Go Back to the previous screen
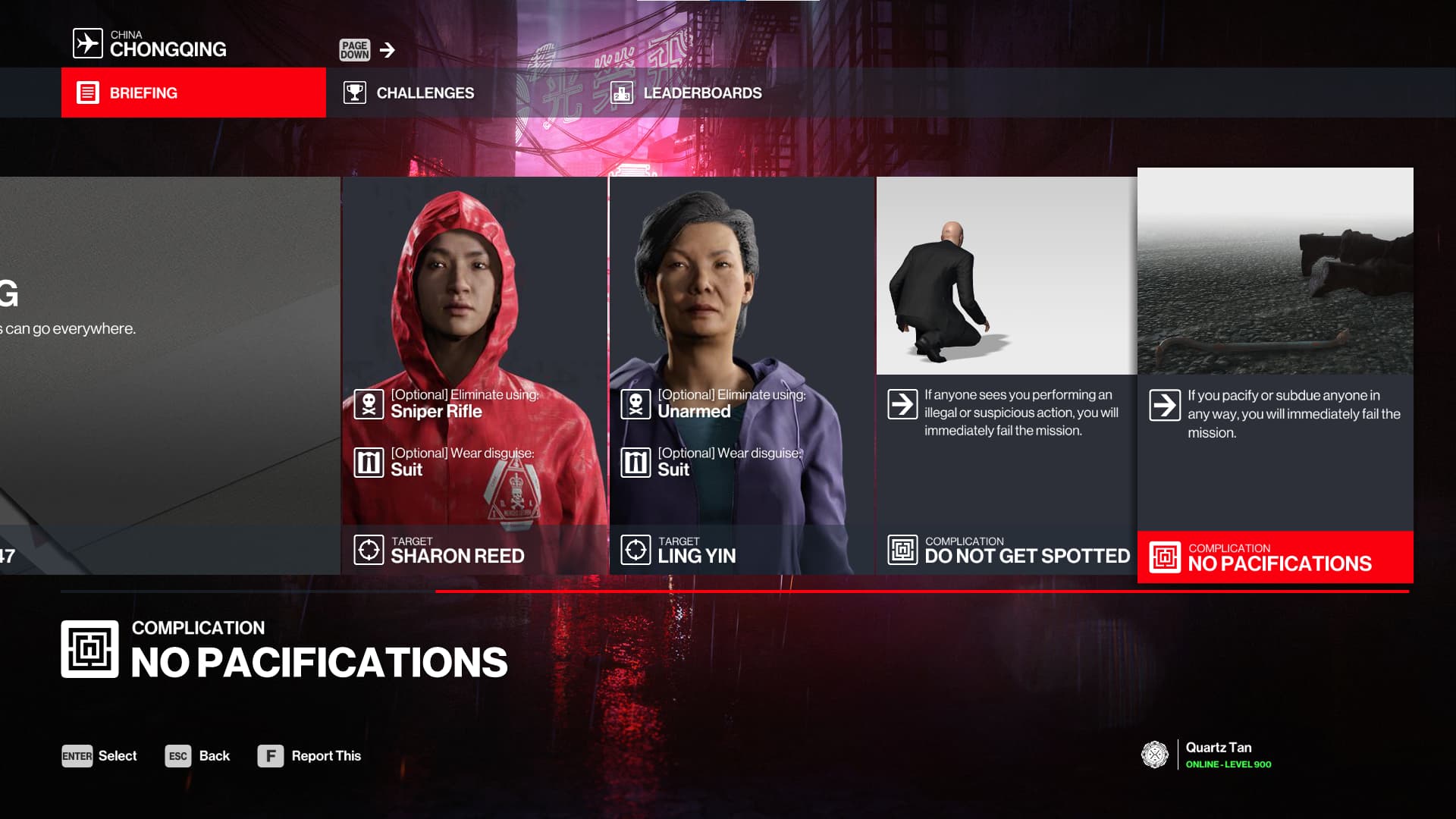Viewport: 1456px width, 819px height. [x=197, y=756]
